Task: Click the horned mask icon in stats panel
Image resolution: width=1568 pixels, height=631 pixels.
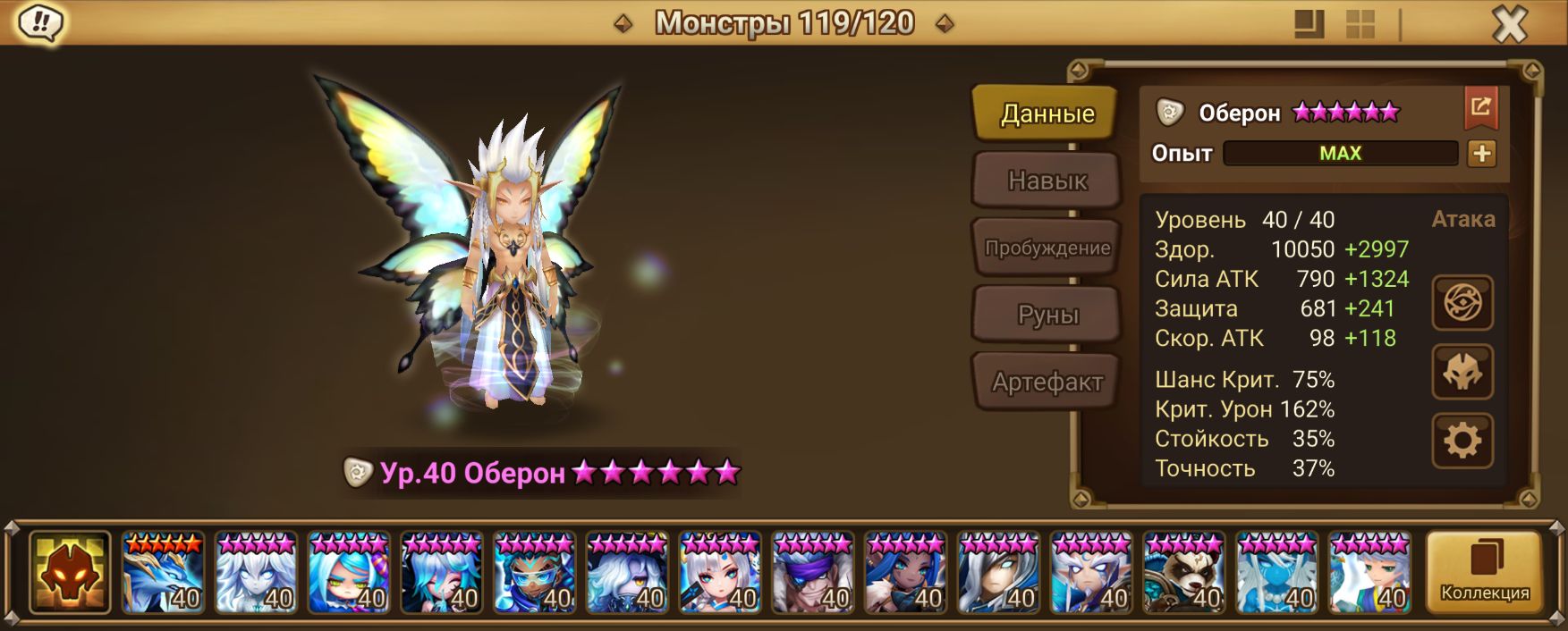Action: pyautogui.click(x=1462, y=372)
